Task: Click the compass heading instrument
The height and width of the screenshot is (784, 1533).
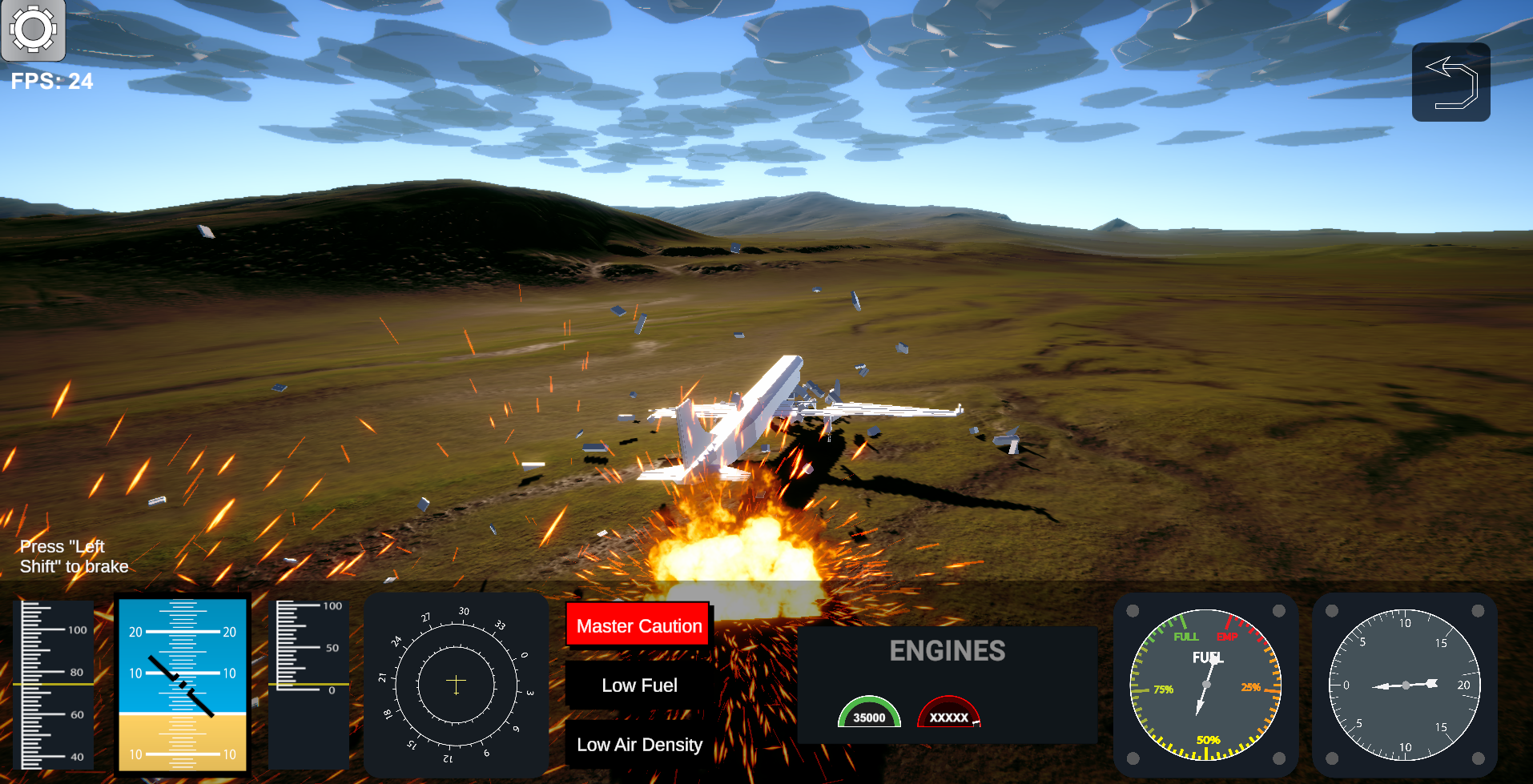Action: [x=456, y=685]
